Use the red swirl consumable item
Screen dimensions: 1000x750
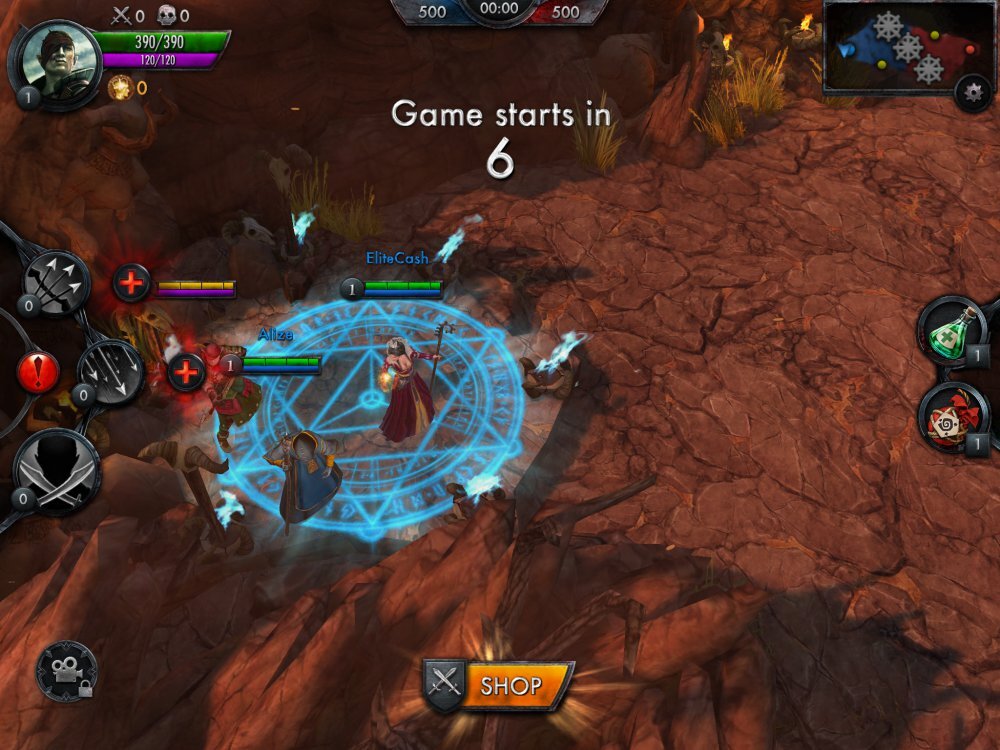tap(952, 416)
